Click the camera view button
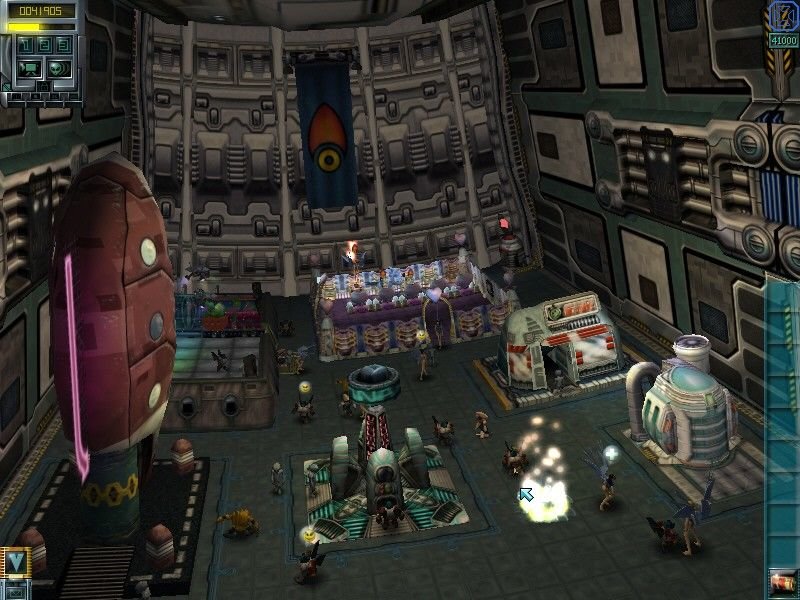Viewport: 800px width, 600px height. [30, 68]
